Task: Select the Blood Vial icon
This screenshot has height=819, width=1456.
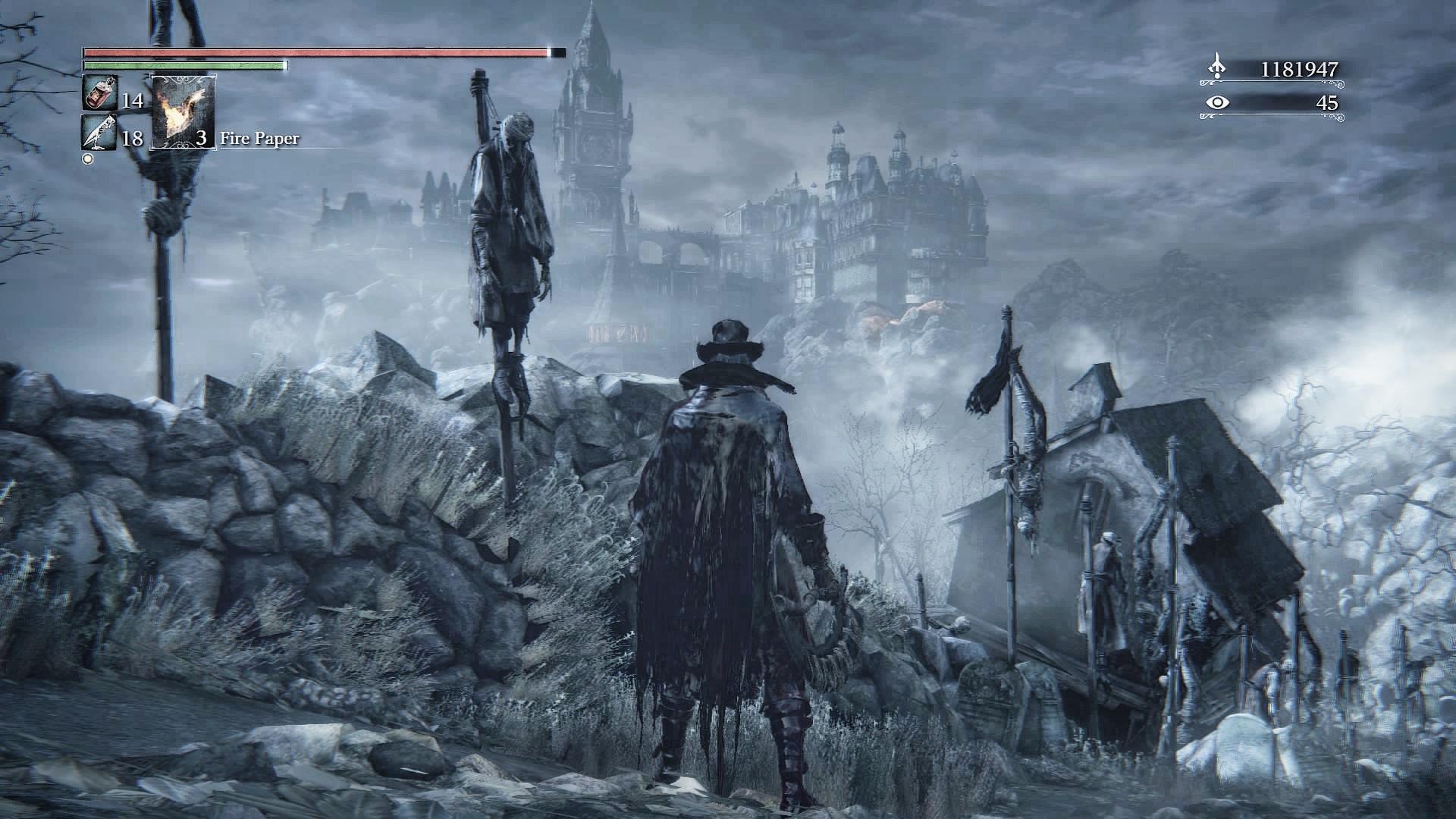Action: (x=99, y=94)
